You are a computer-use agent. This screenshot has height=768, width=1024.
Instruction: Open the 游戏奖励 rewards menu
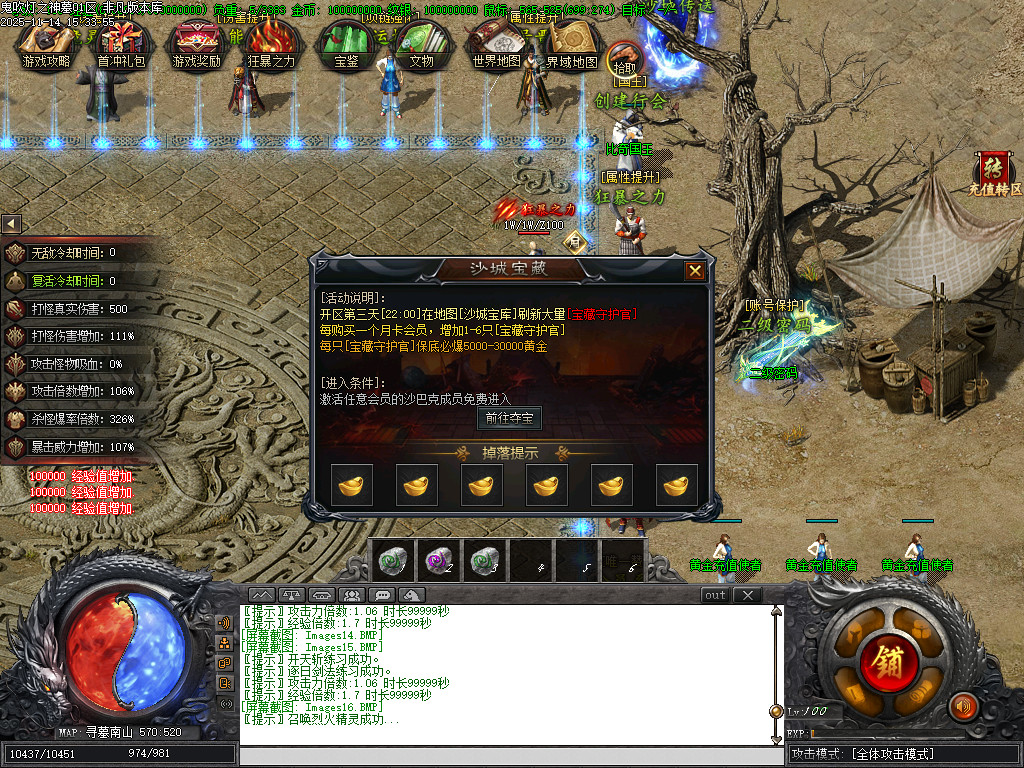[x=196, y=44]
